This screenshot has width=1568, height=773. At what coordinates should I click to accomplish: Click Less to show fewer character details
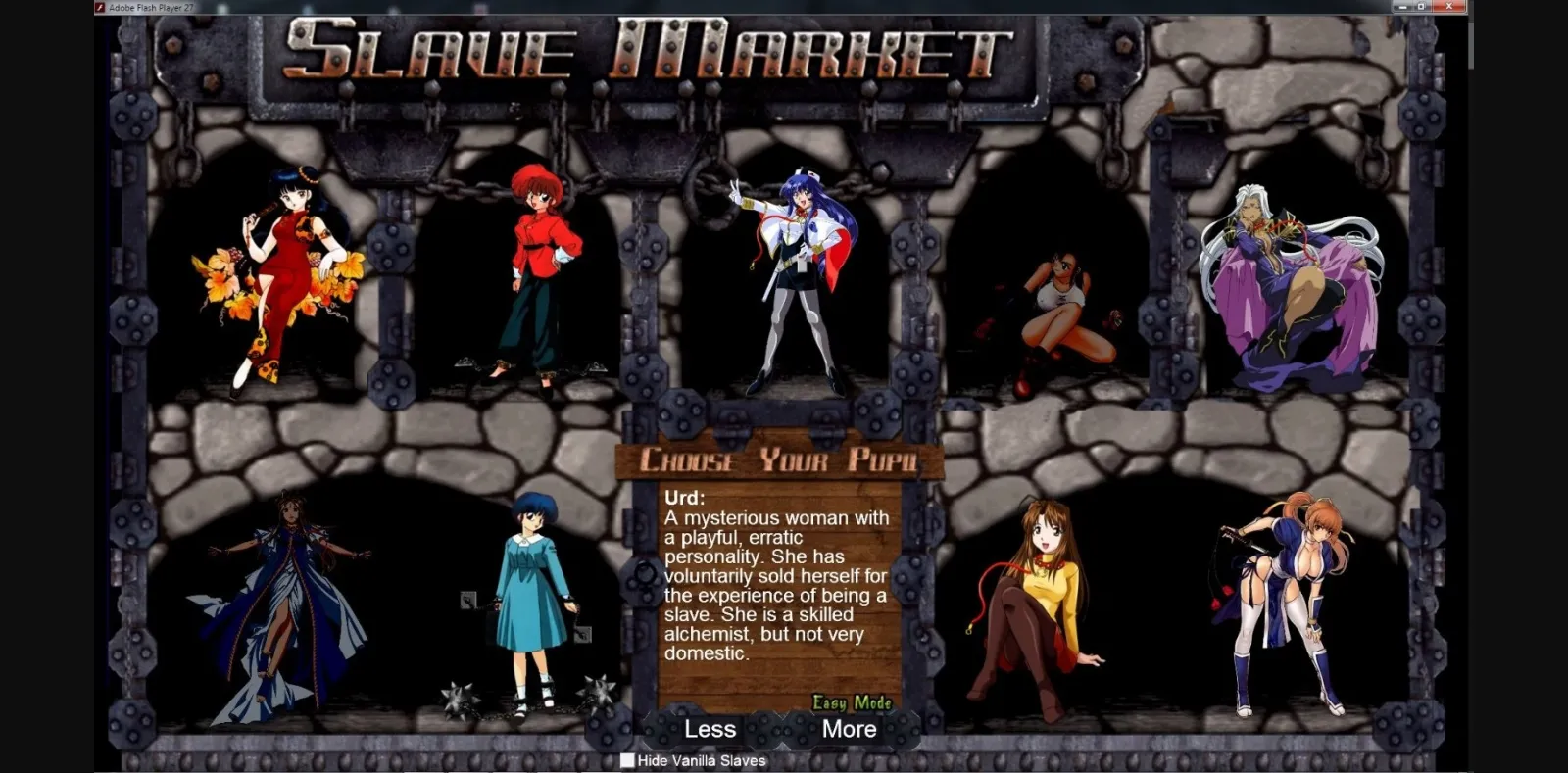710,729
